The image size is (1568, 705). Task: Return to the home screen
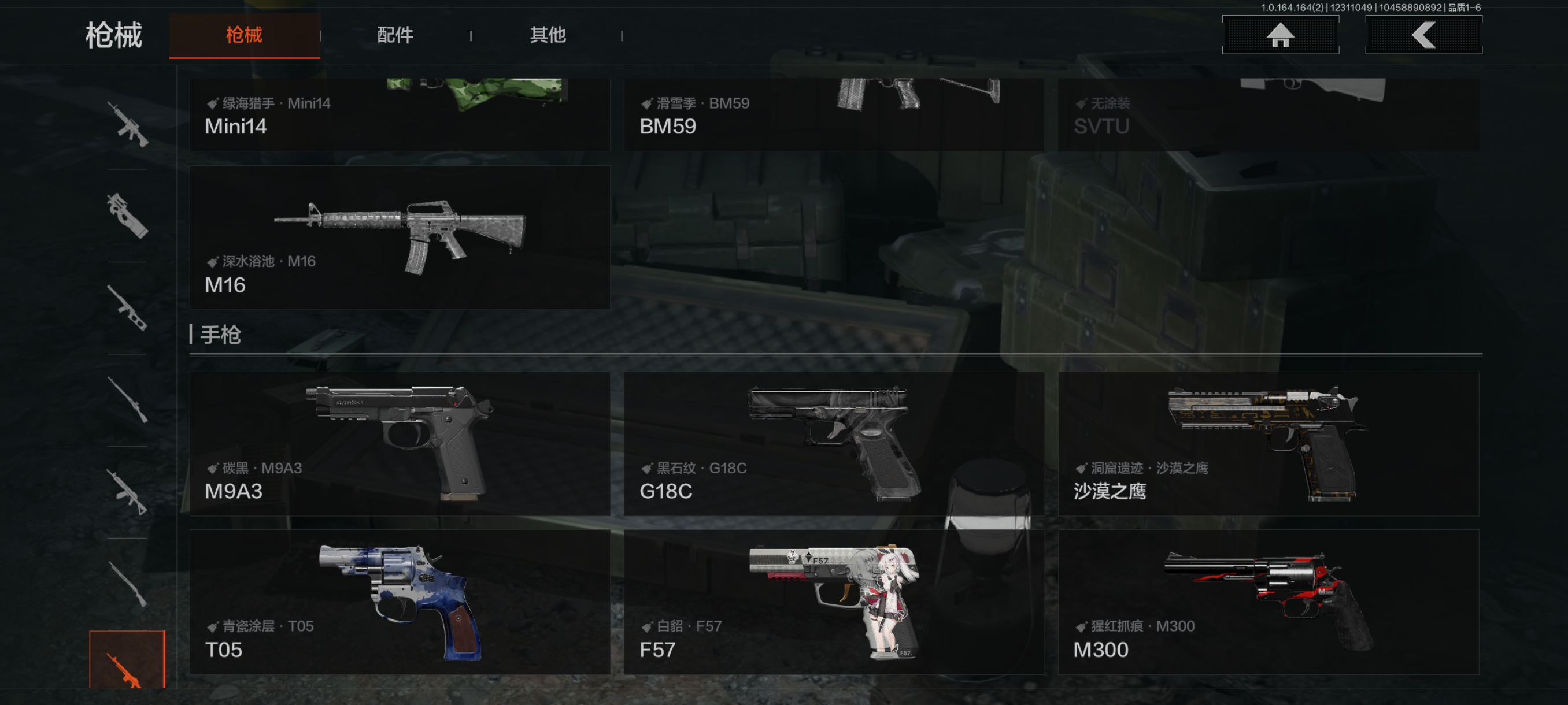pos(1280,35)
